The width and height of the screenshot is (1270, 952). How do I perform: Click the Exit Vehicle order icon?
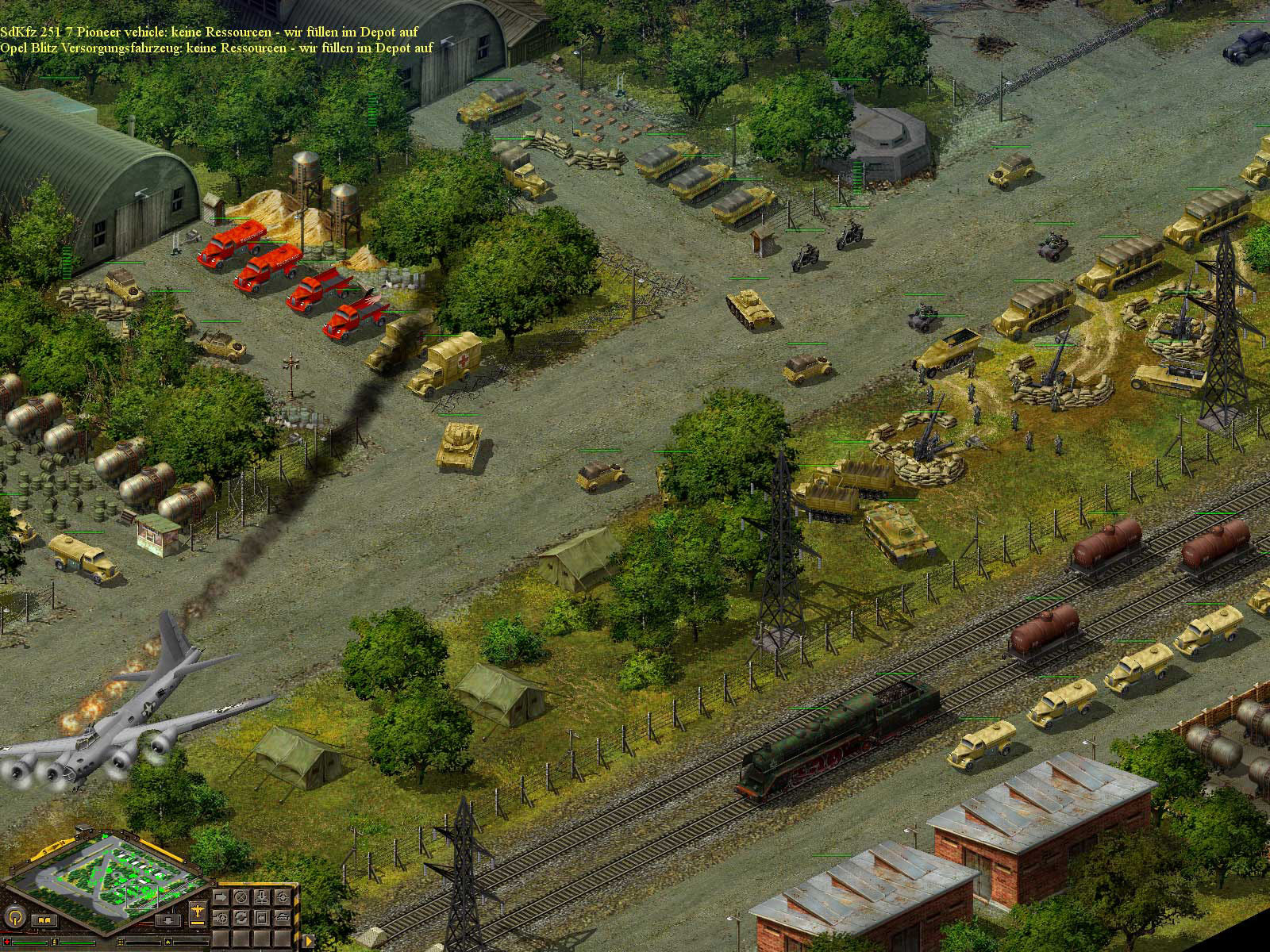(x=261, y=917)
